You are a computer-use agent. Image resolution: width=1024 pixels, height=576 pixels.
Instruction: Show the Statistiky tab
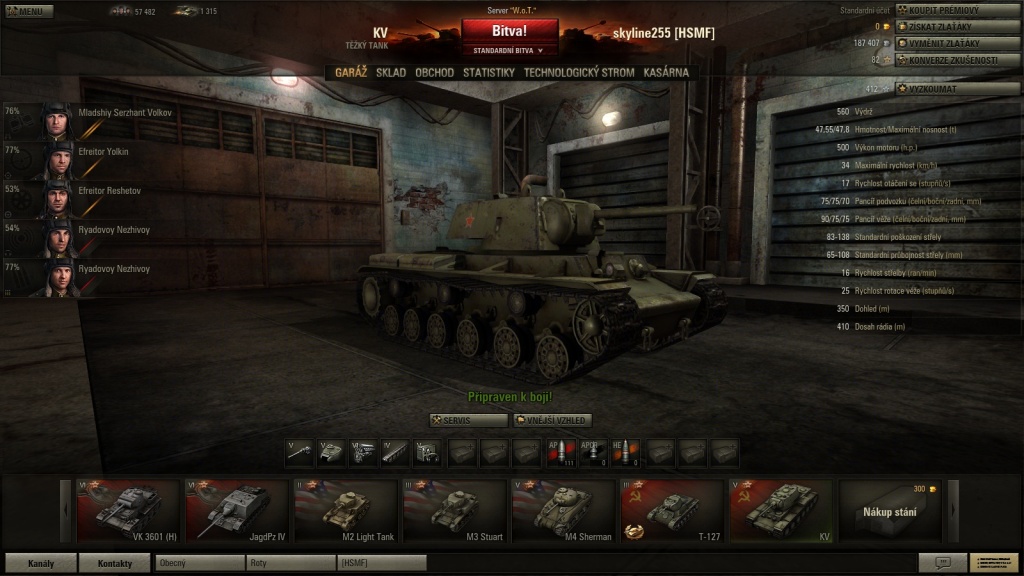pyautogui.click(x=488, y=73)
